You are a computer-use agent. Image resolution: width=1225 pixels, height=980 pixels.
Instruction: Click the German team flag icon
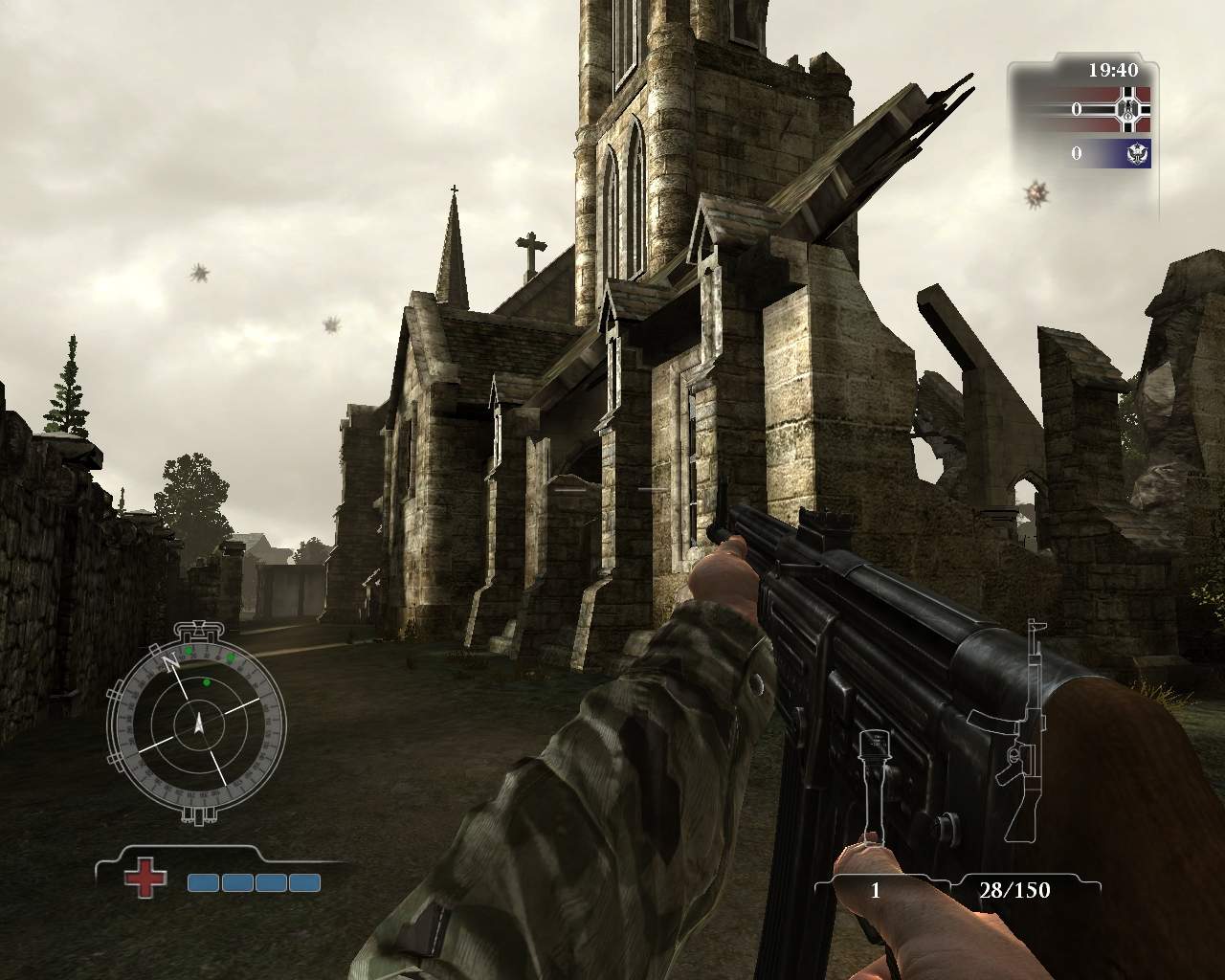tap(1129, 109)
